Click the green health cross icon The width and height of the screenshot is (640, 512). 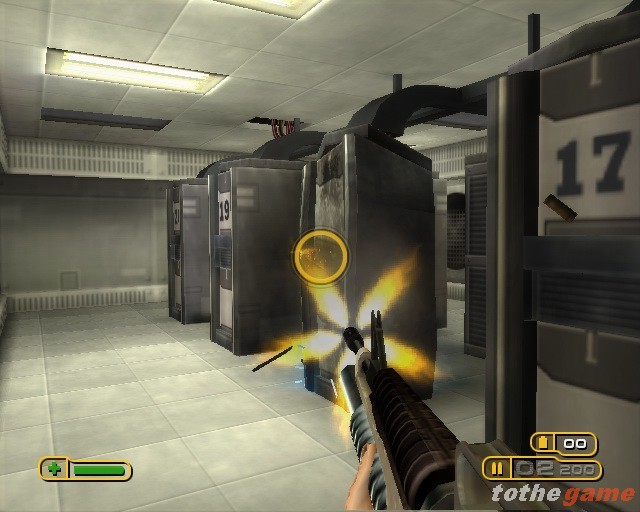click(x=53, y=468)
